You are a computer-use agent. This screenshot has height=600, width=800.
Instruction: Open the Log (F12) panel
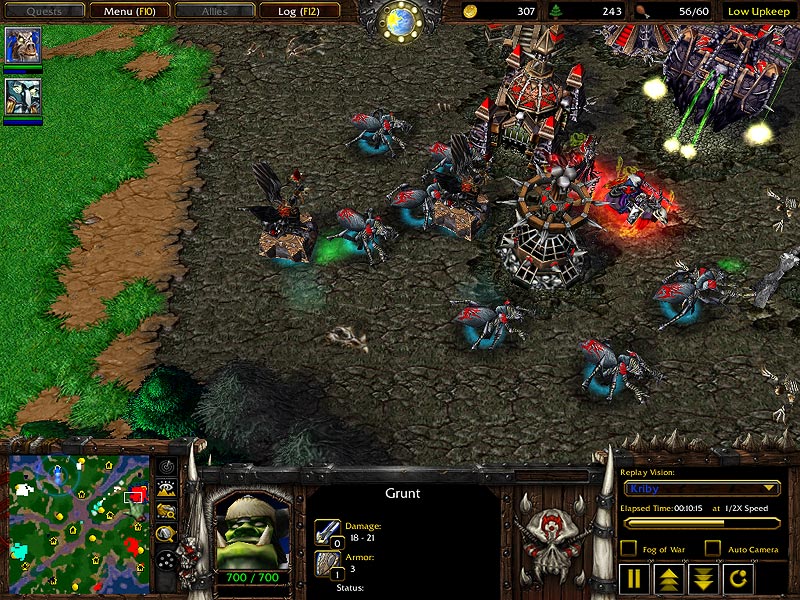click(x=299, y=11)
